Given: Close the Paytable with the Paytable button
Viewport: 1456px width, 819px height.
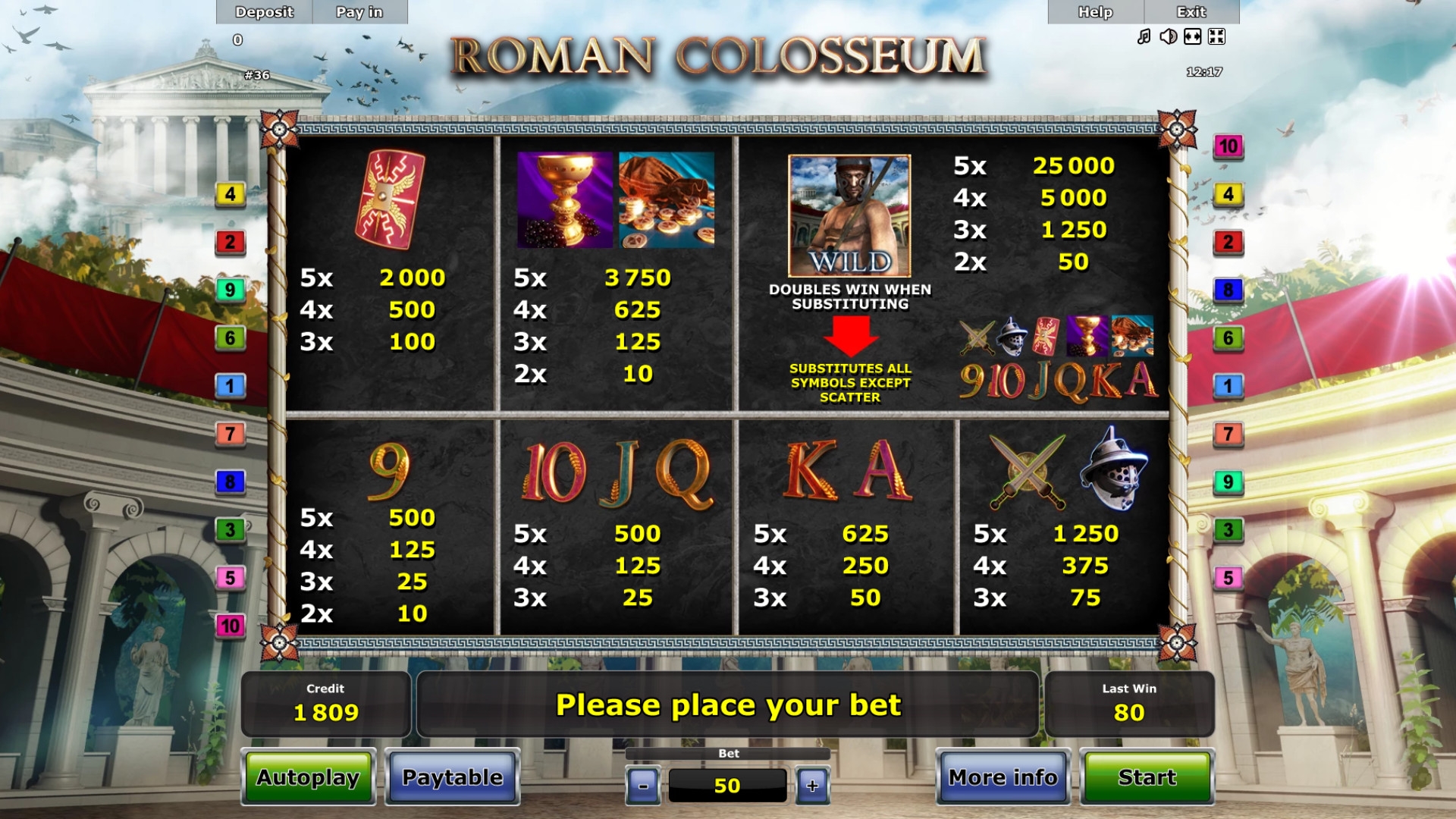Looking at the screenshot, I should [452, 777].
